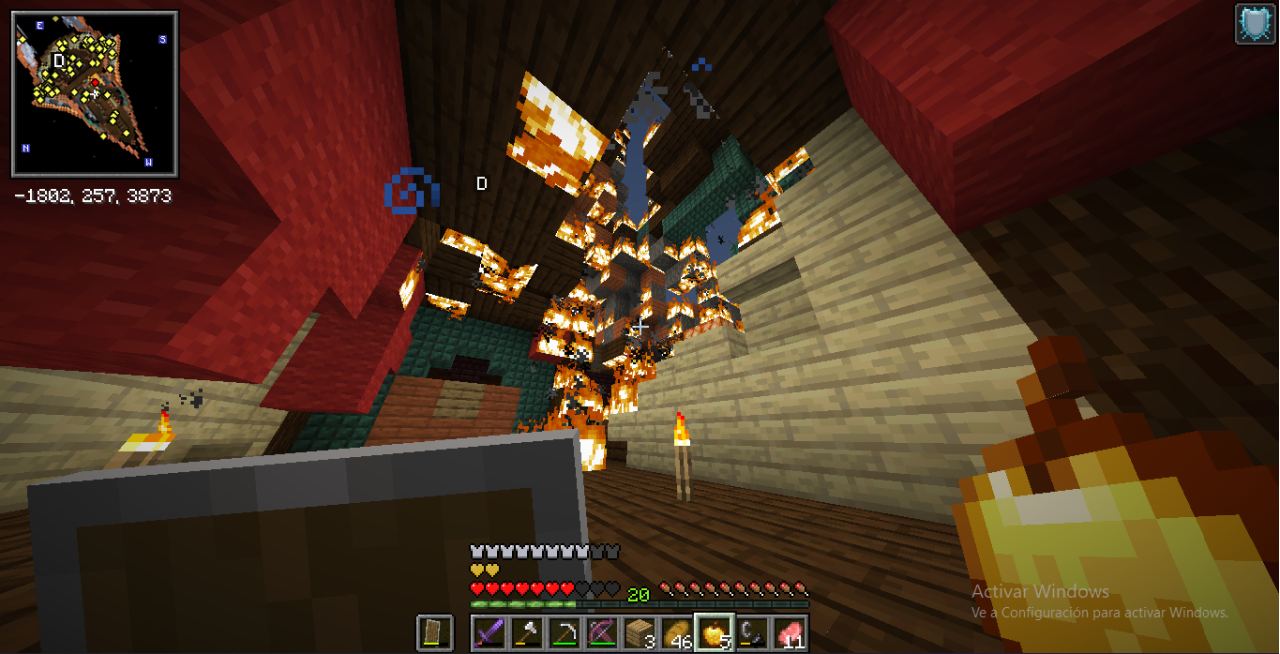Select the axe hotbar slot

pyautogui.click(x=527, y=633)
